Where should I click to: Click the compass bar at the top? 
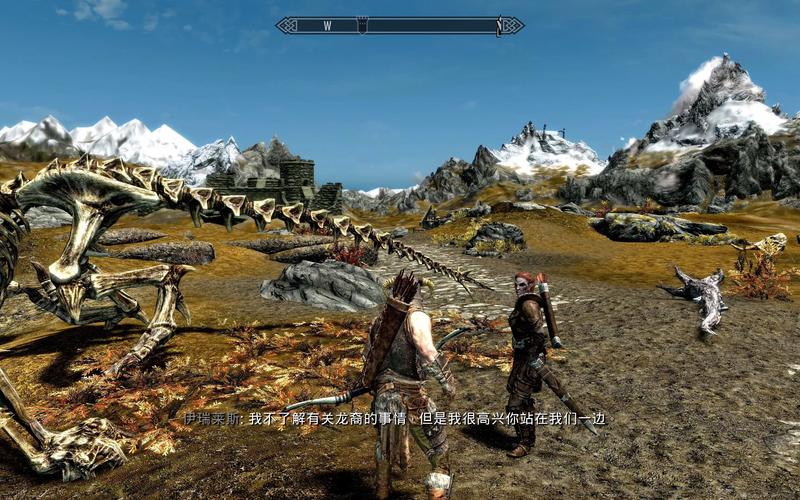click(400, 26)
